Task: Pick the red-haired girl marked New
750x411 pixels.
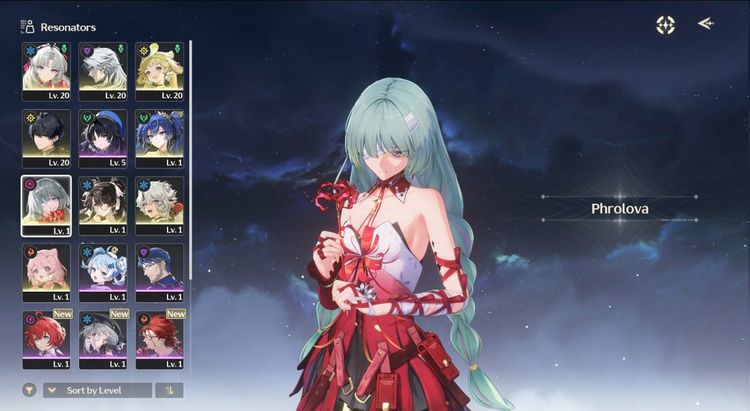Action: [x=46, y=338]
